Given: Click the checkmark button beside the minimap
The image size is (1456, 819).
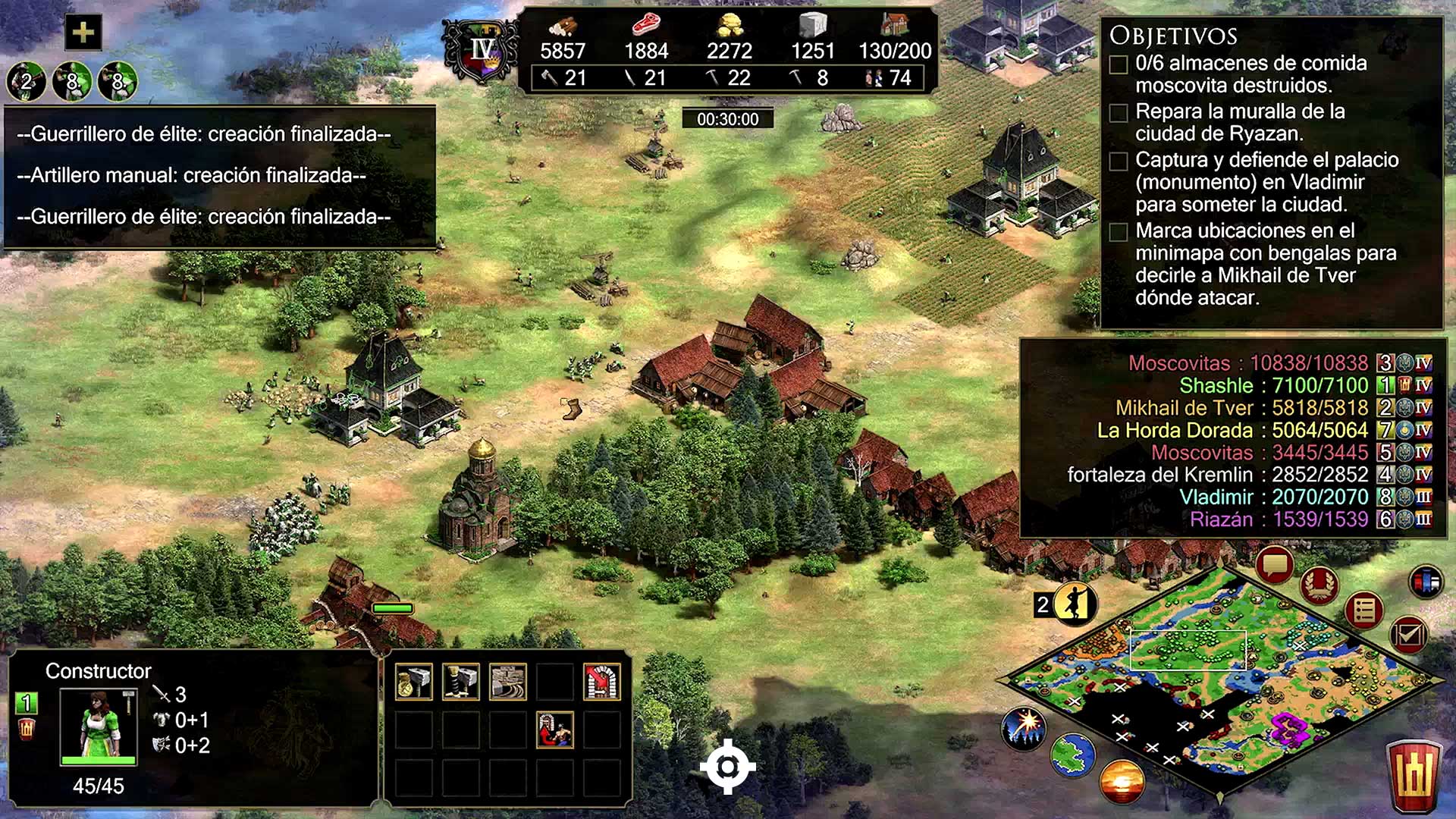Looking at the screenshot, I should (x=1408, y=634).
